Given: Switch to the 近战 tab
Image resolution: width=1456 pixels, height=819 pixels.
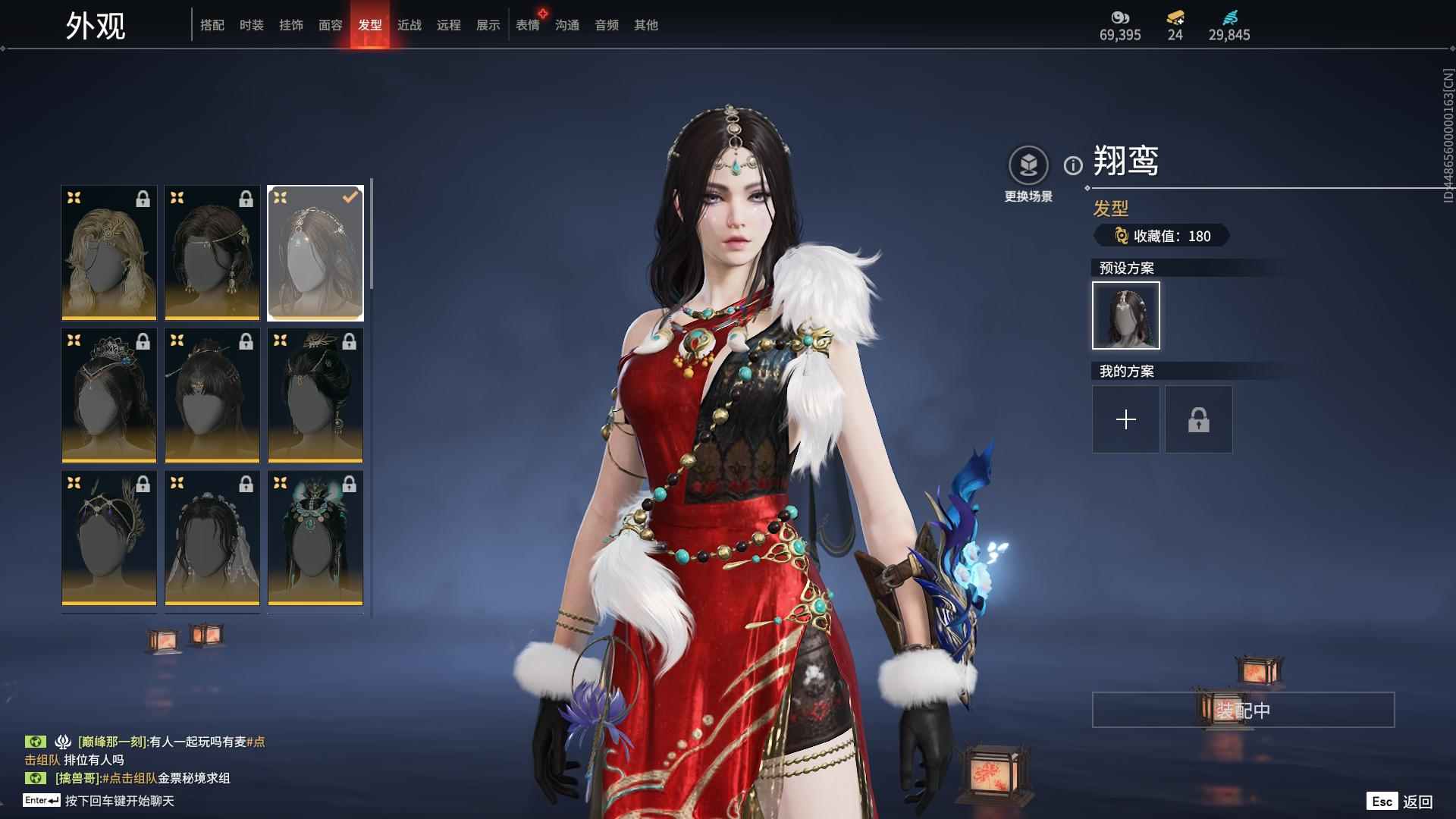Looking at the screenshot, I should click(409, 24).
